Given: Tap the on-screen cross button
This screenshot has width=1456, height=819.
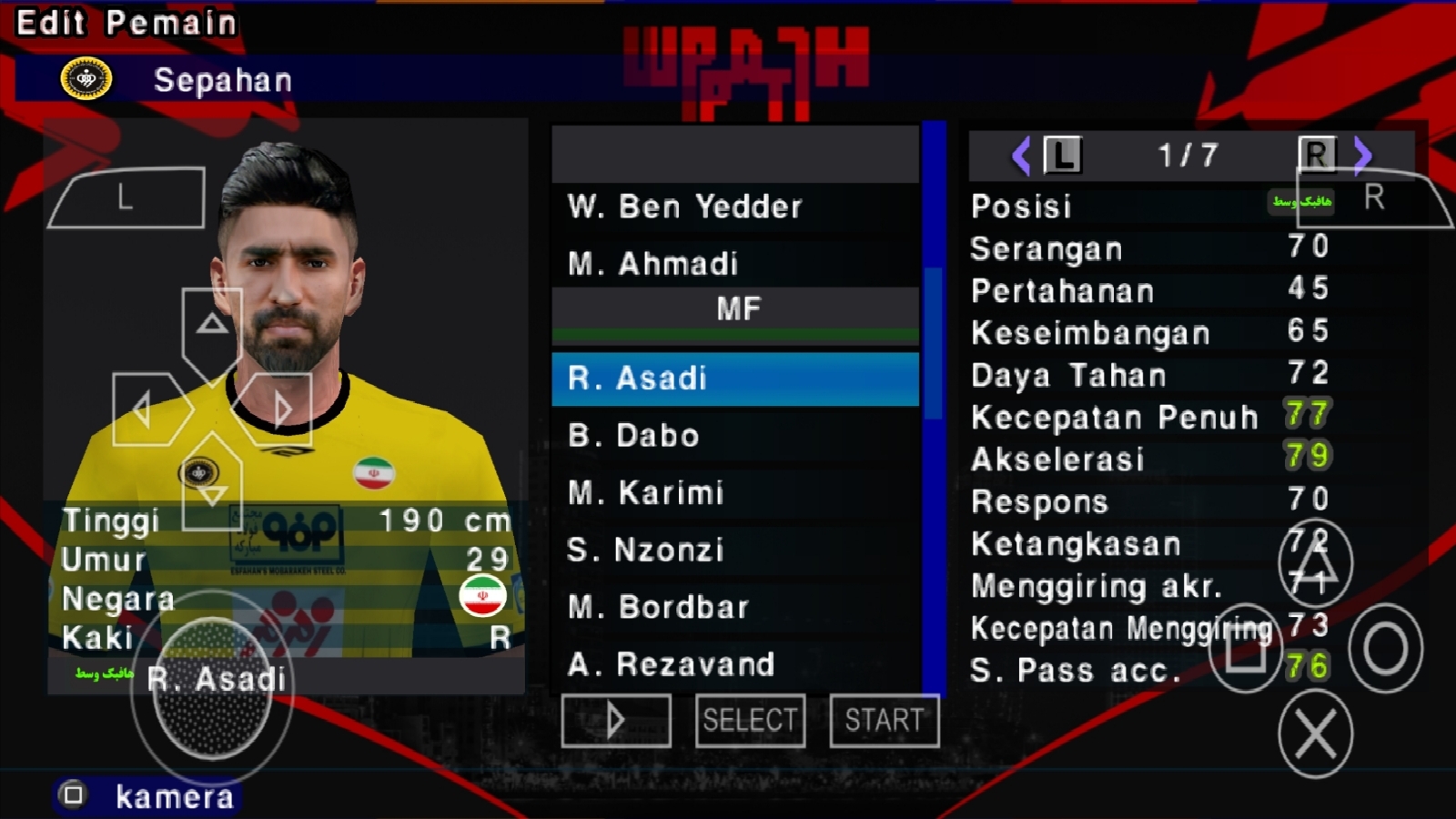Looking at the screenshot, I should coord(1315,733).
